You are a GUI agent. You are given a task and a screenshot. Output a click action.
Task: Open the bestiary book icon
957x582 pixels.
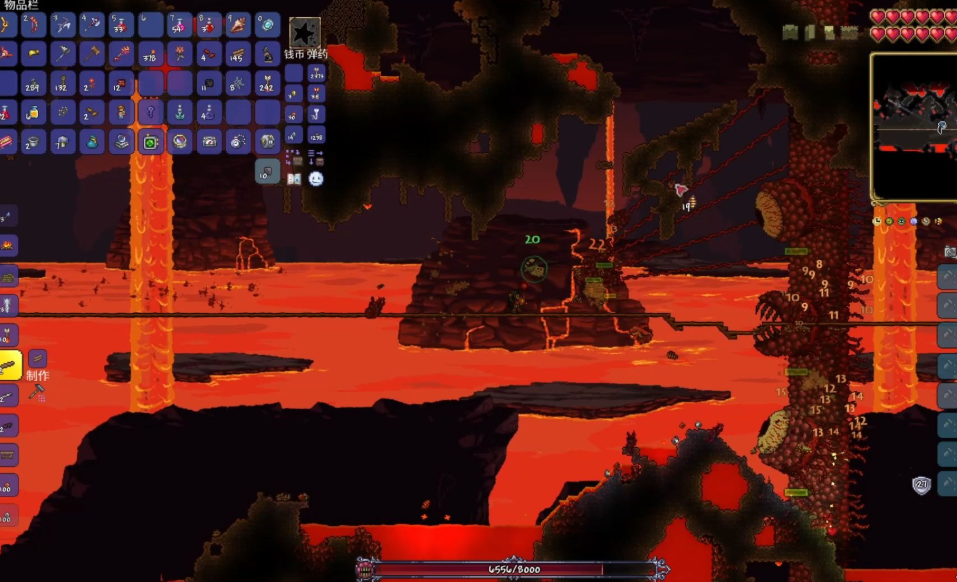click(x=294, y=179)
